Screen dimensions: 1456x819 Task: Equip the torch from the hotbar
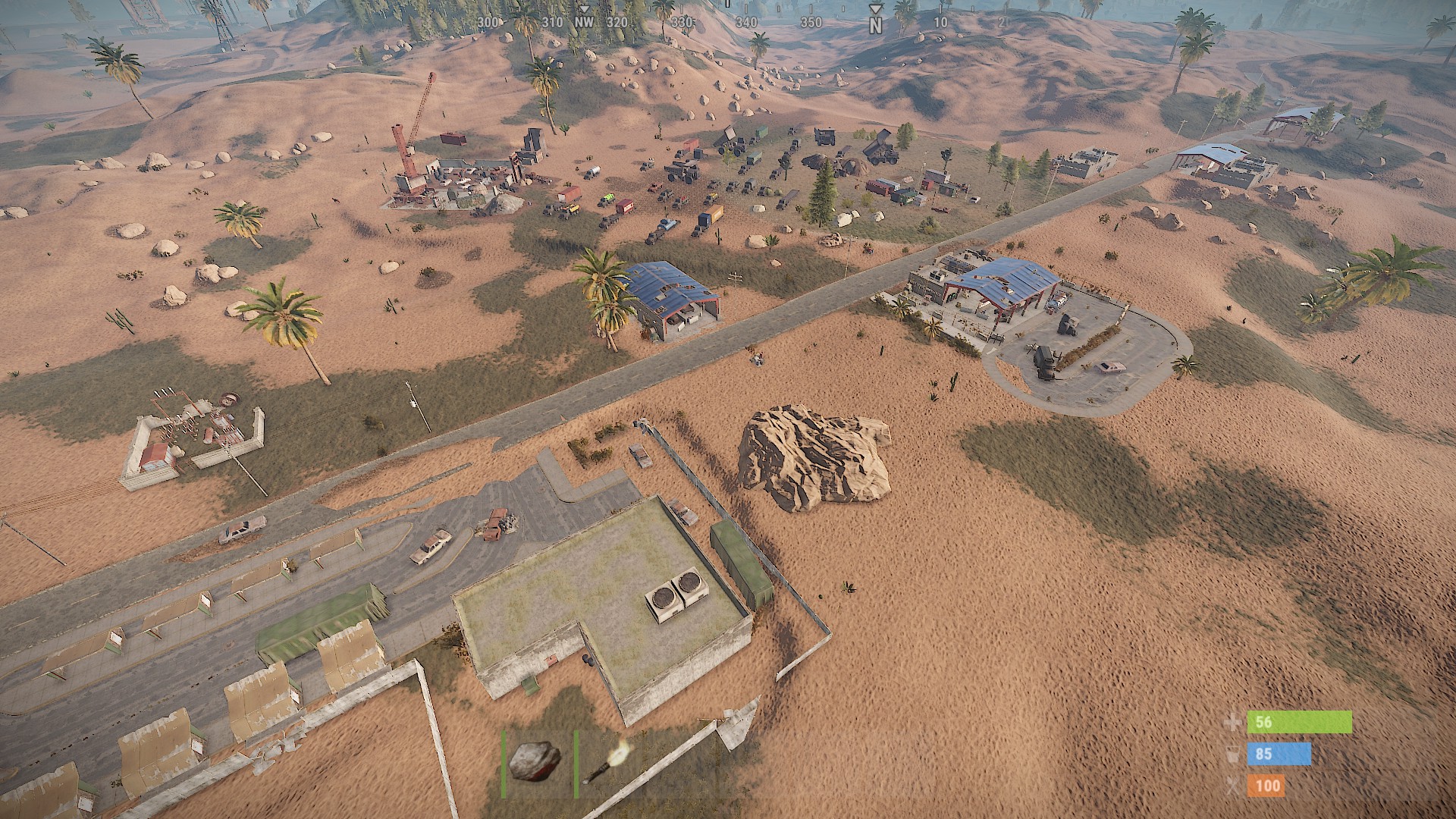(x=608, y=763)
